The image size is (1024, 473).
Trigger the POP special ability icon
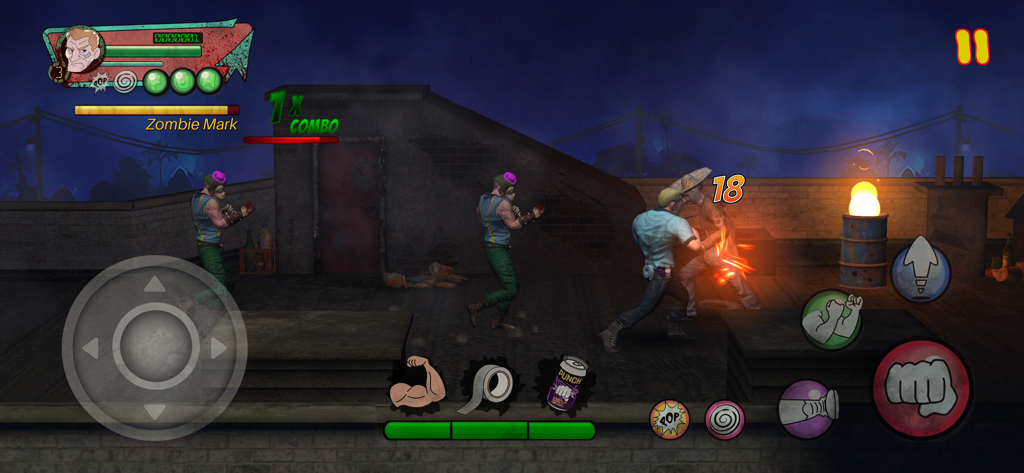[670, 419]
